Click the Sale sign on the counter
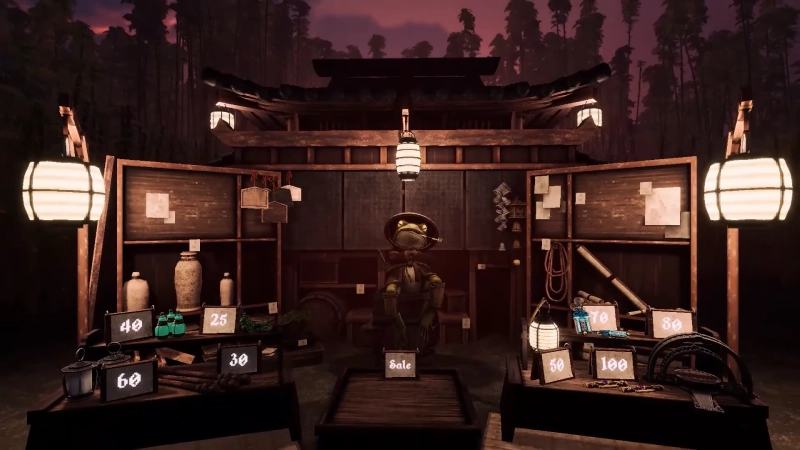 click(x=400, y=364)
